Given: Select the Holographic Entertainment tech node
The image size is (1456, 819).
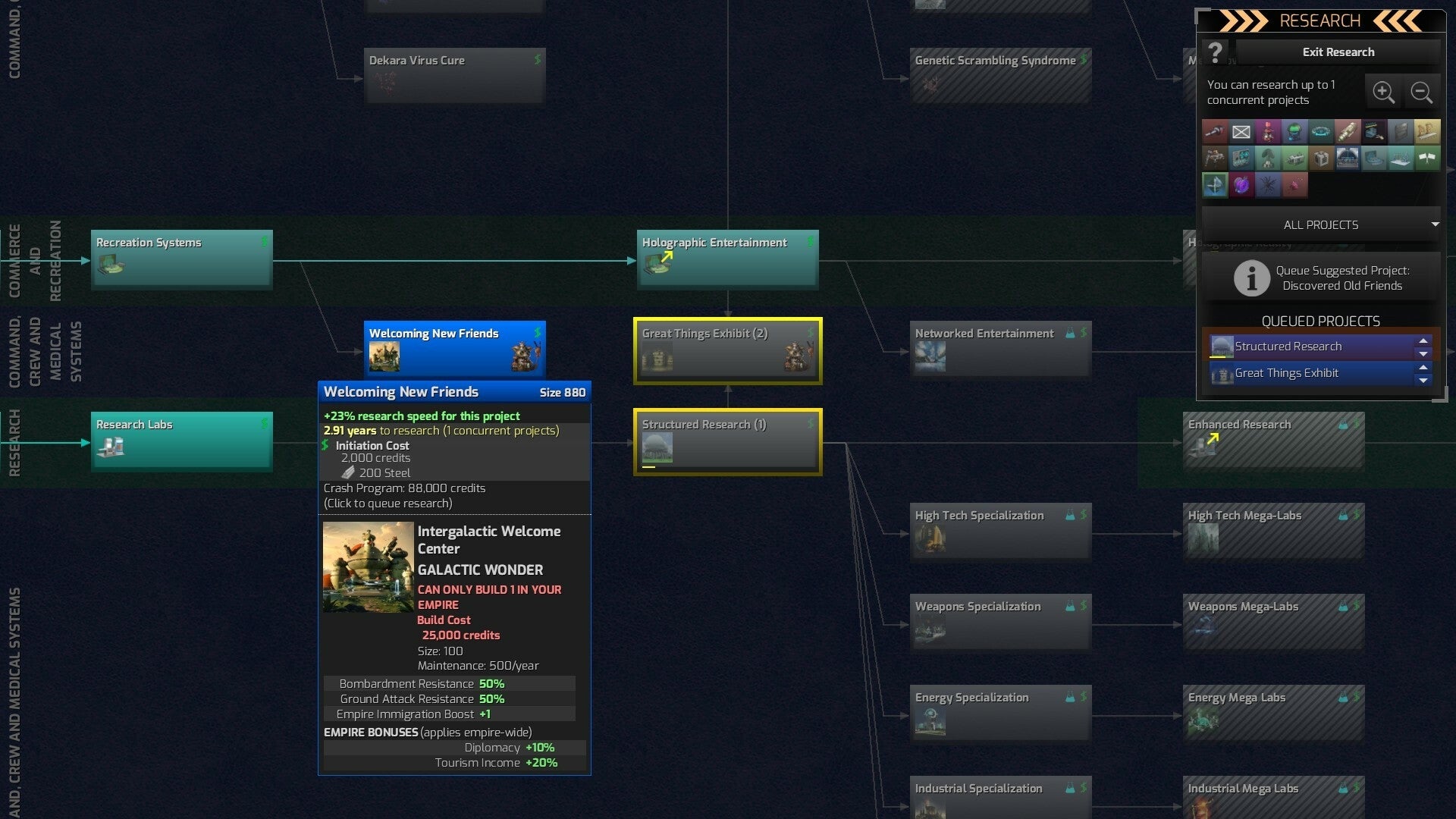Looking at the screenshot, I should click(x=726, y=259).
